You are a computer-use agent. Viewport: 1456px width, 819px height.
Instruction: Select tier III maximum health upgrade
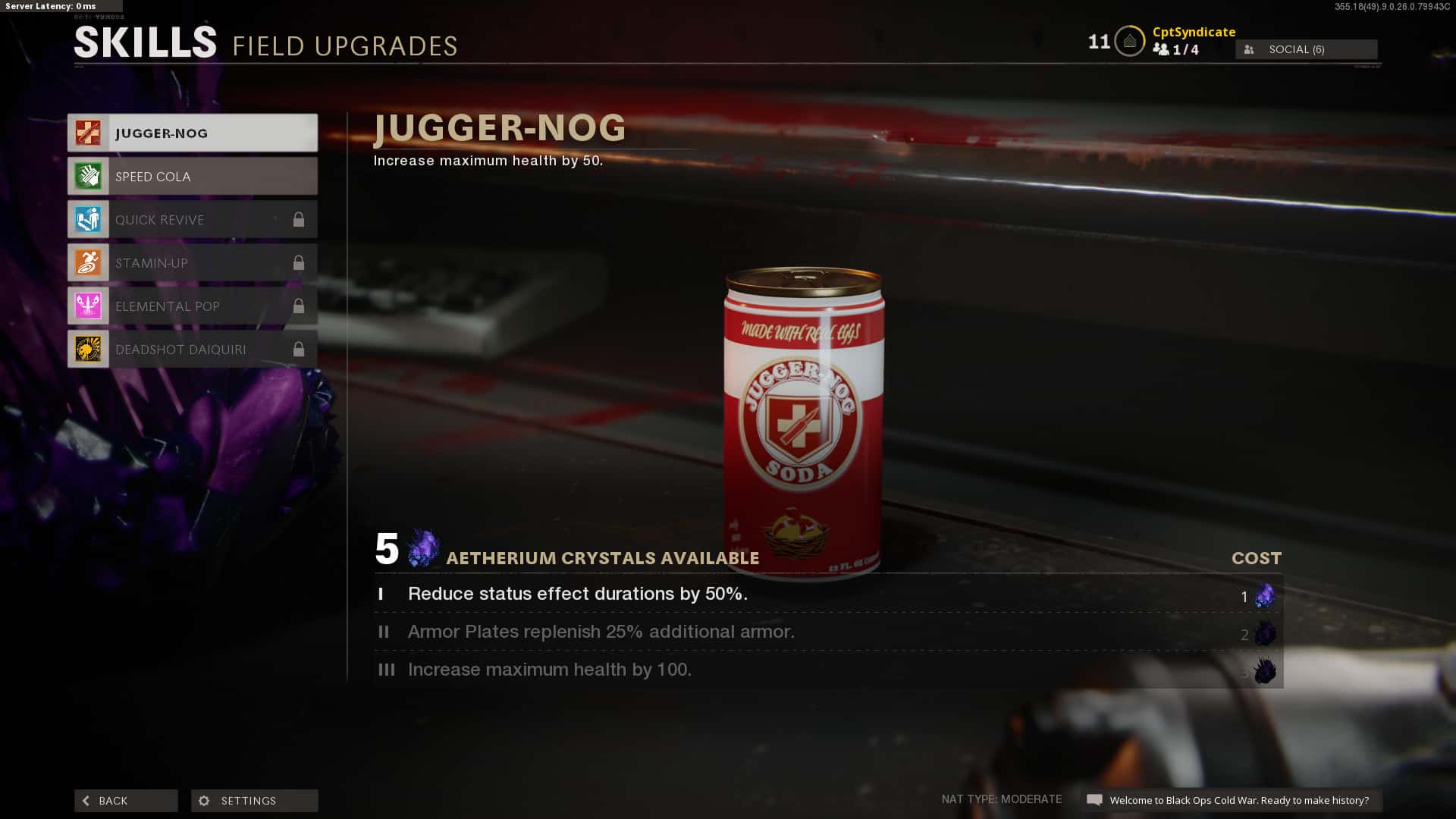click(x=827, y=670)
